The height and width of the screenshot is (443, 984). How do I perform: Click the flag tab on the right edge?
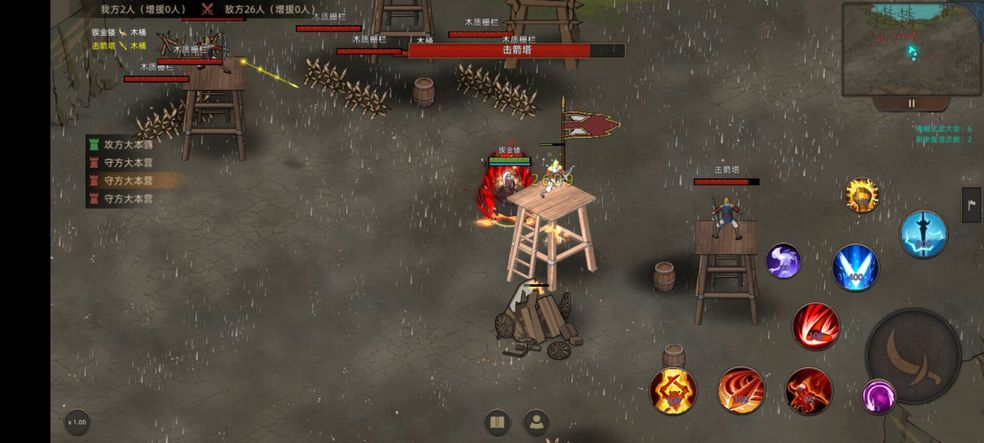(971, 204)
